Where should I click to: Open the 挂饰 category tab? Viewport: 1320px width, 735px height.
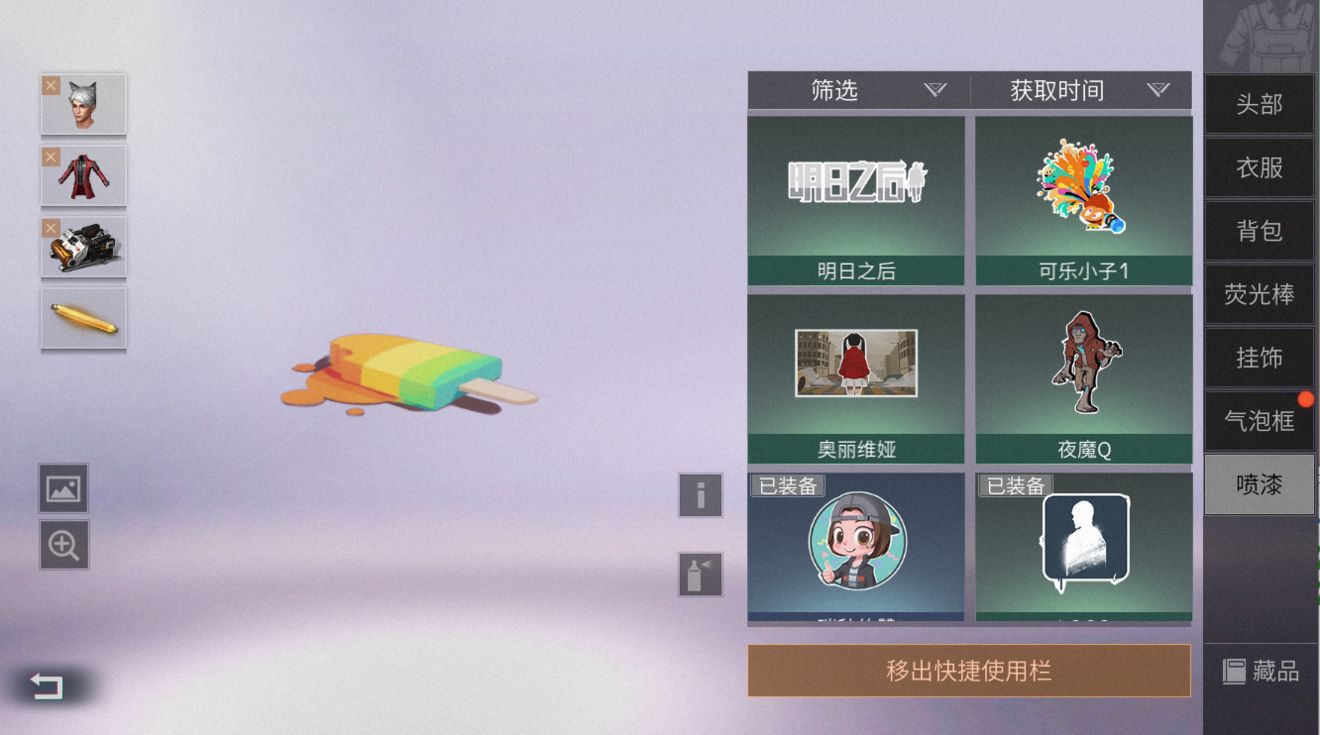pos(1258,357)
